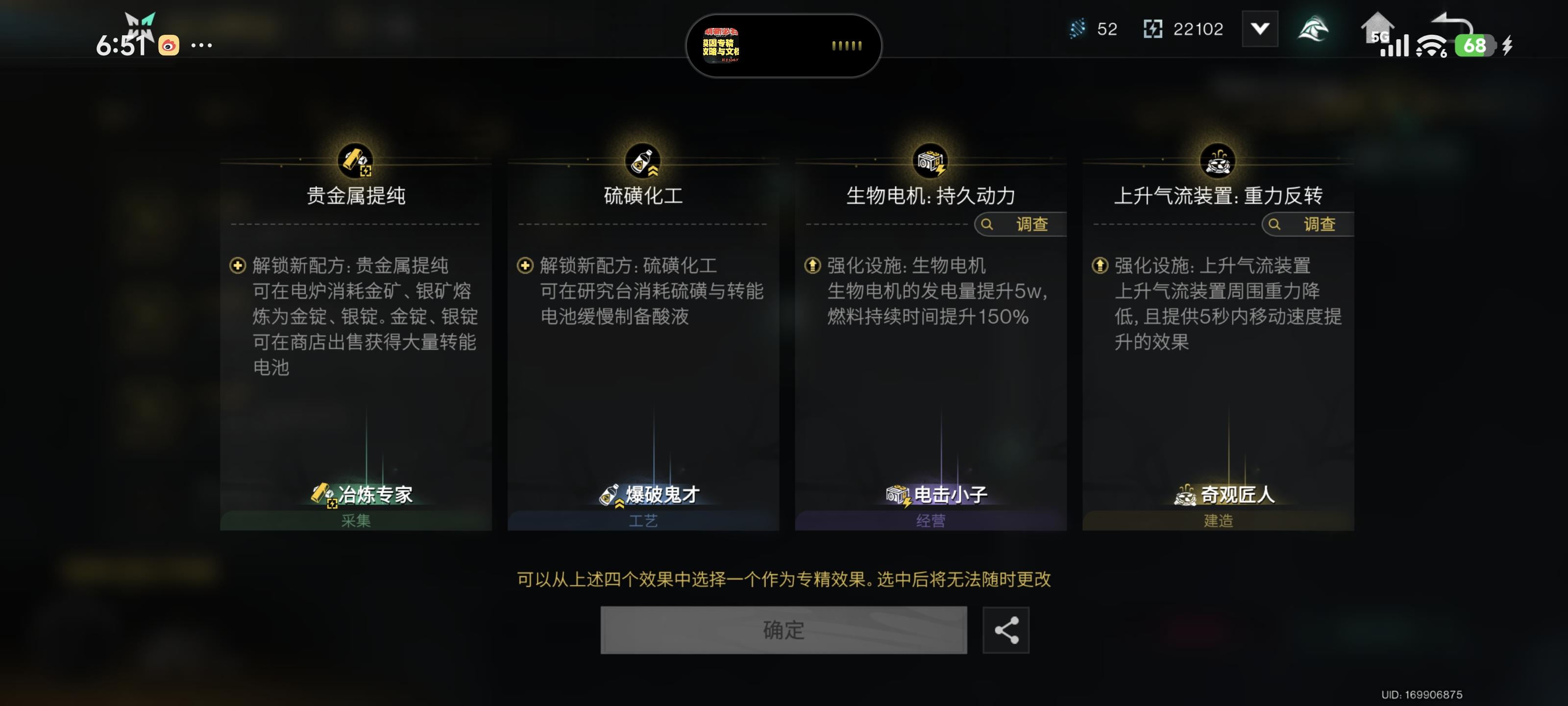Open the chevron dropdown in top bar
Screen dimensions: 1568x706
point(1260,28)
